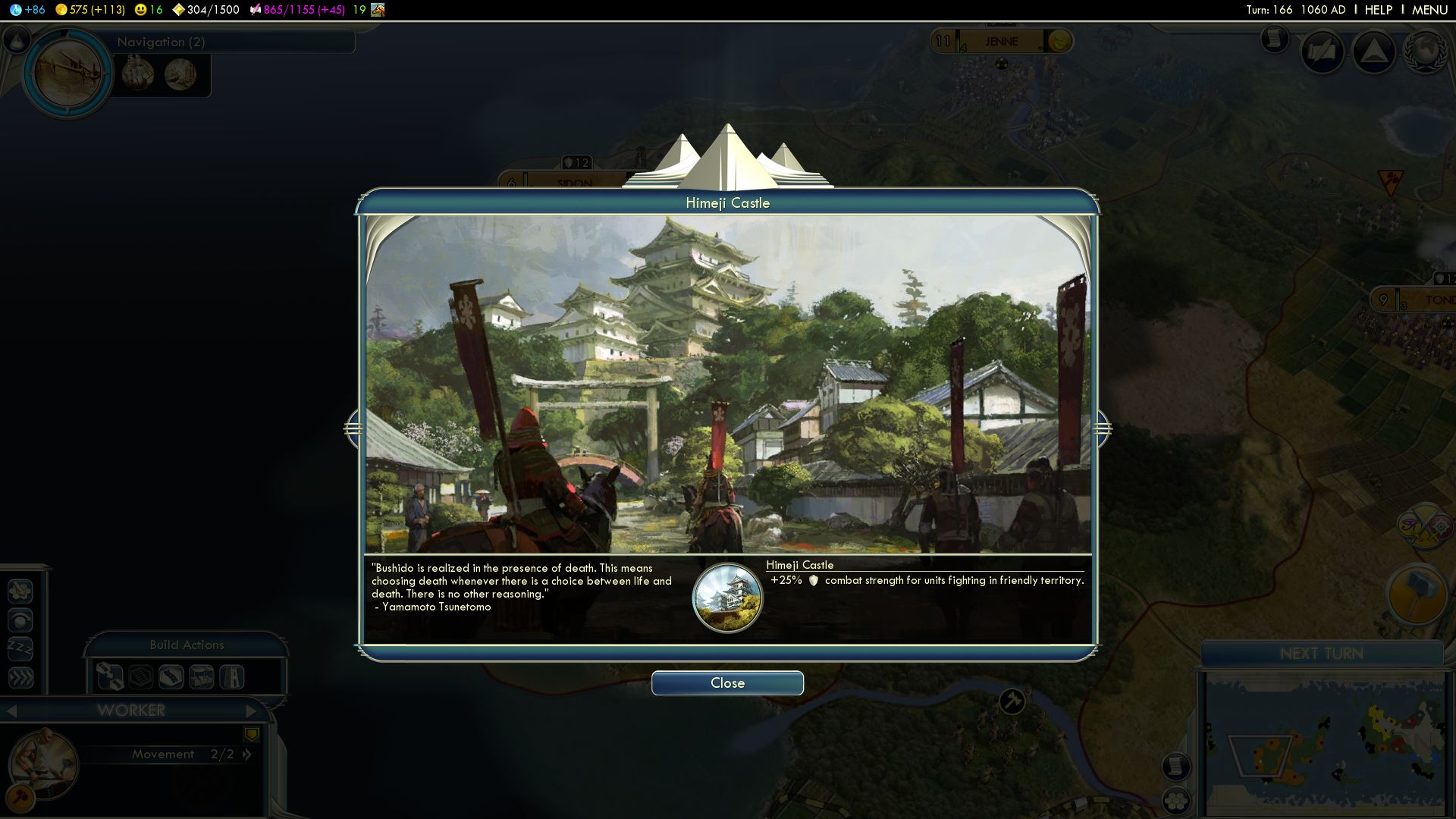Open the game MENU

pyautogui.click(x=1429, y=10)
